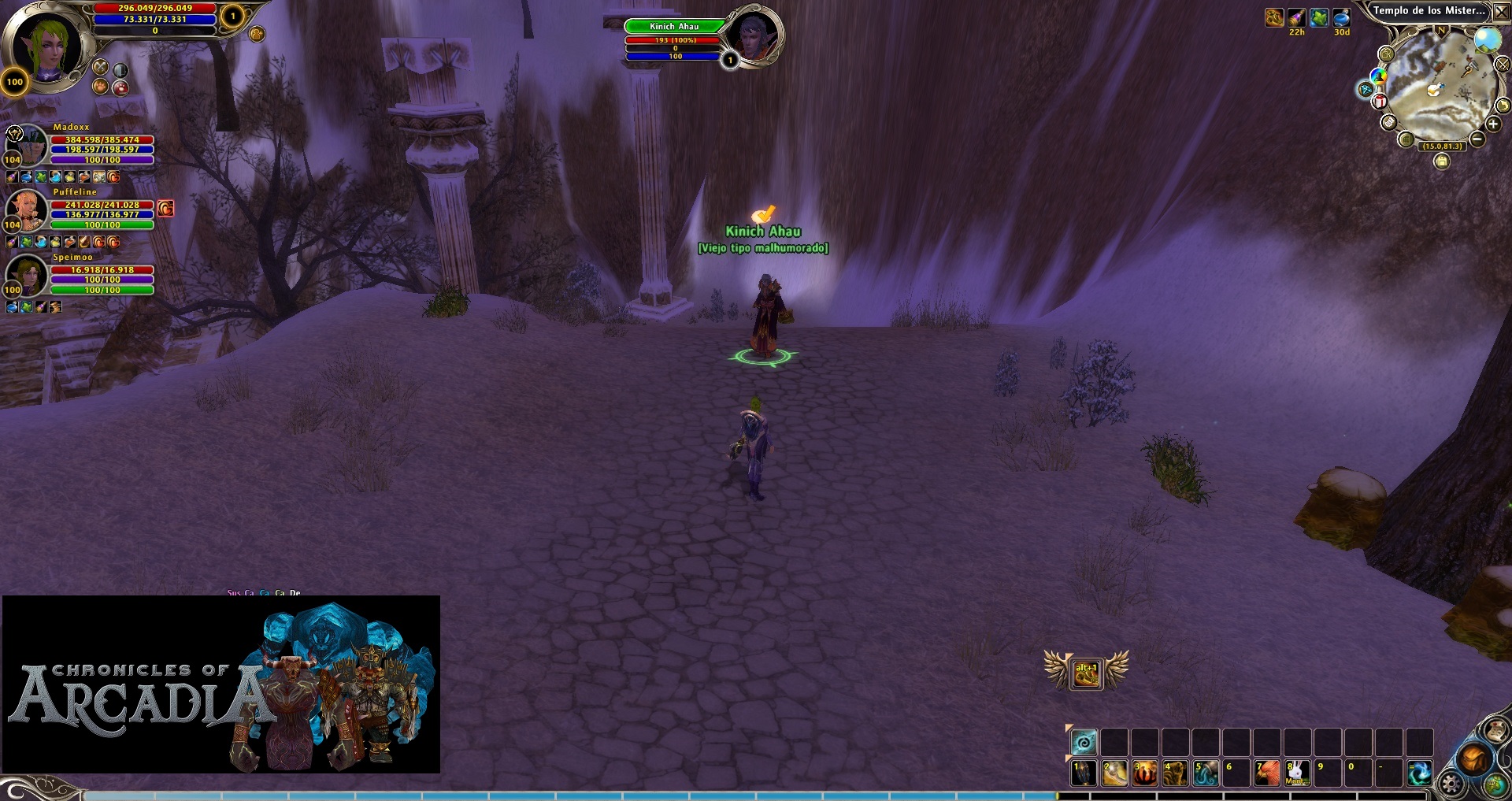The width and height of the screenshot is (1512, 801).
Task: Open the gift box icon beside minimap
Action: pos(1380,101)
